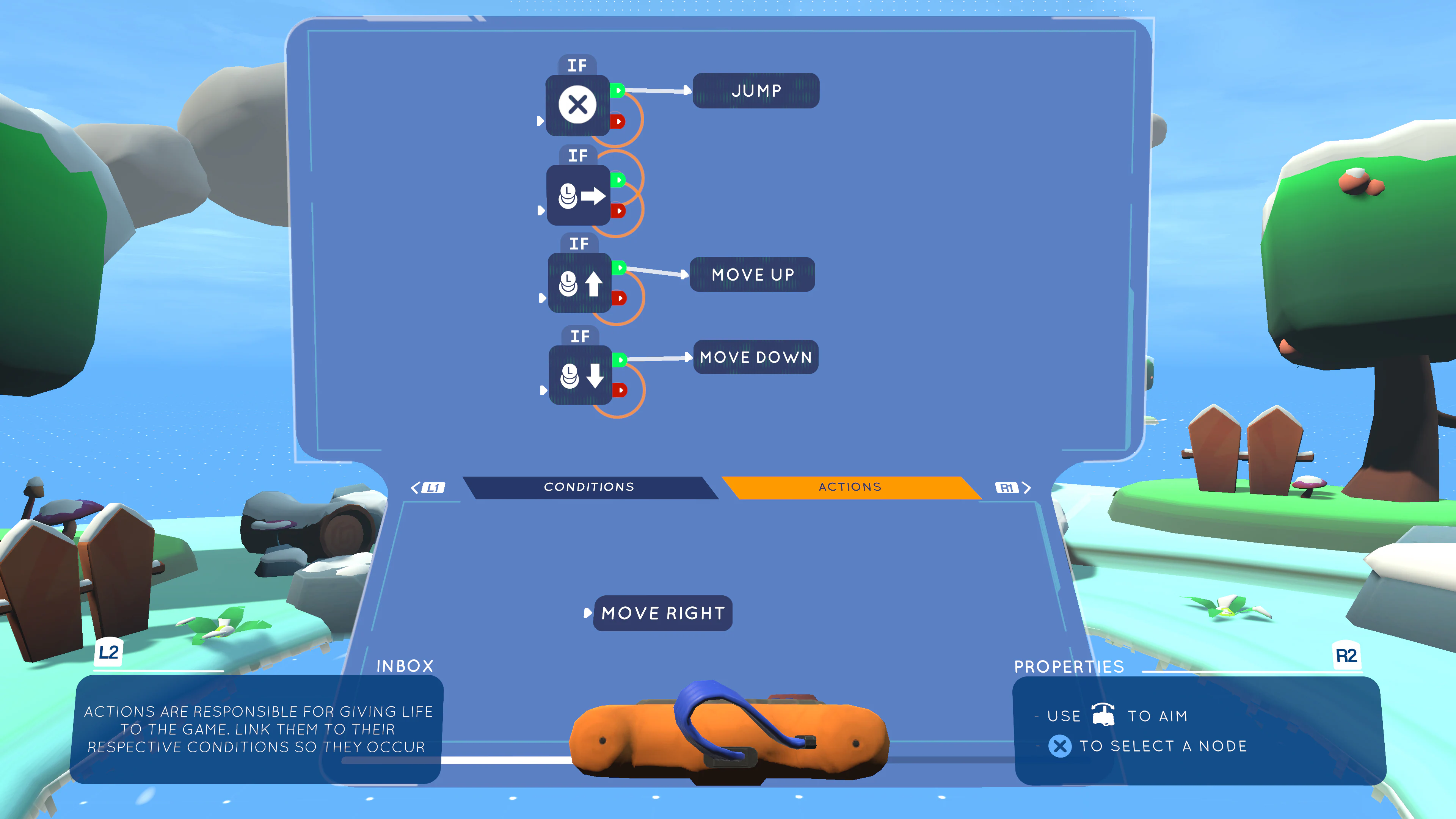Viewport: 1456px width, 819px height.
Task: Switch to the CONDITIONS tab
Action: click(589, 486)
